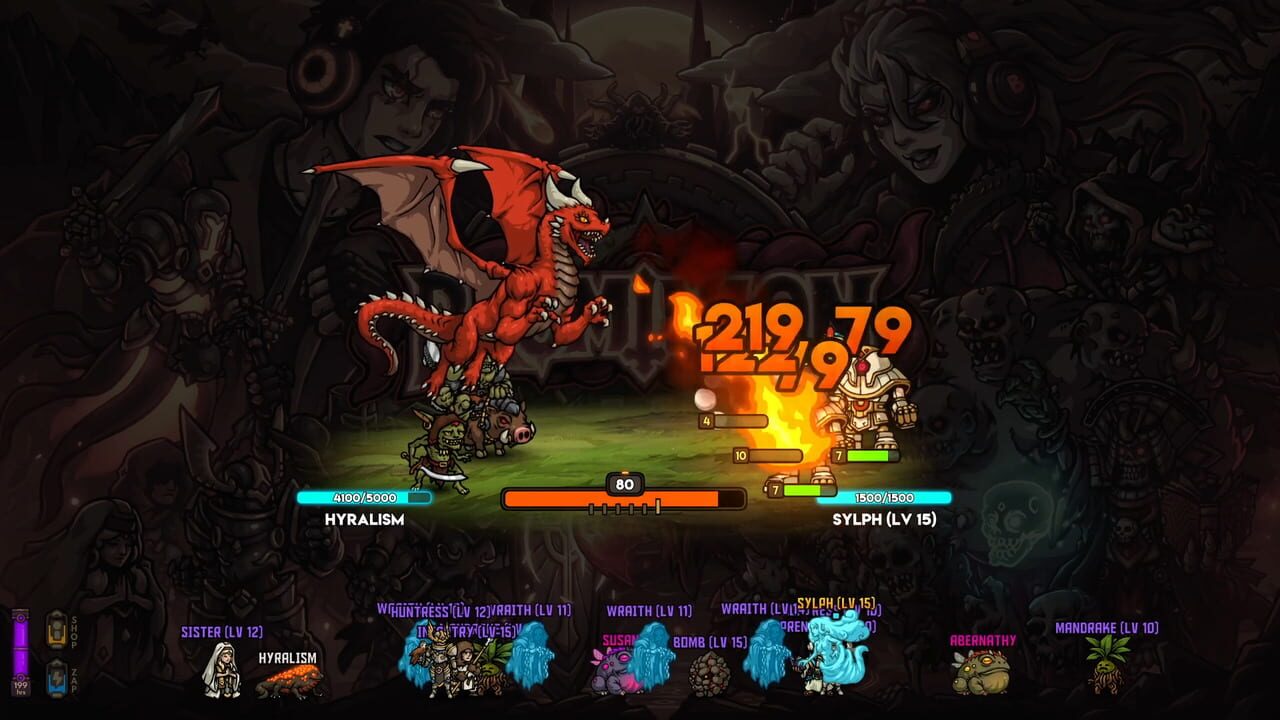Select the Sister (LV 12) portrait
The width and height of the screenshot is (1280, 720).
(222, 667)
